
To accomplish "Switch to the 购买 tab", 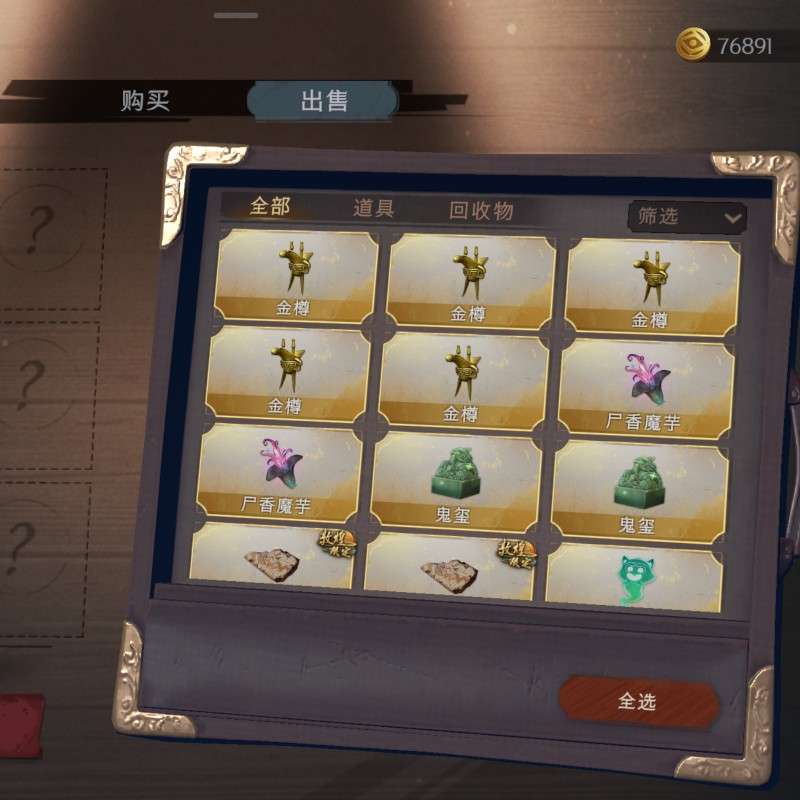I will click(146, 101).
